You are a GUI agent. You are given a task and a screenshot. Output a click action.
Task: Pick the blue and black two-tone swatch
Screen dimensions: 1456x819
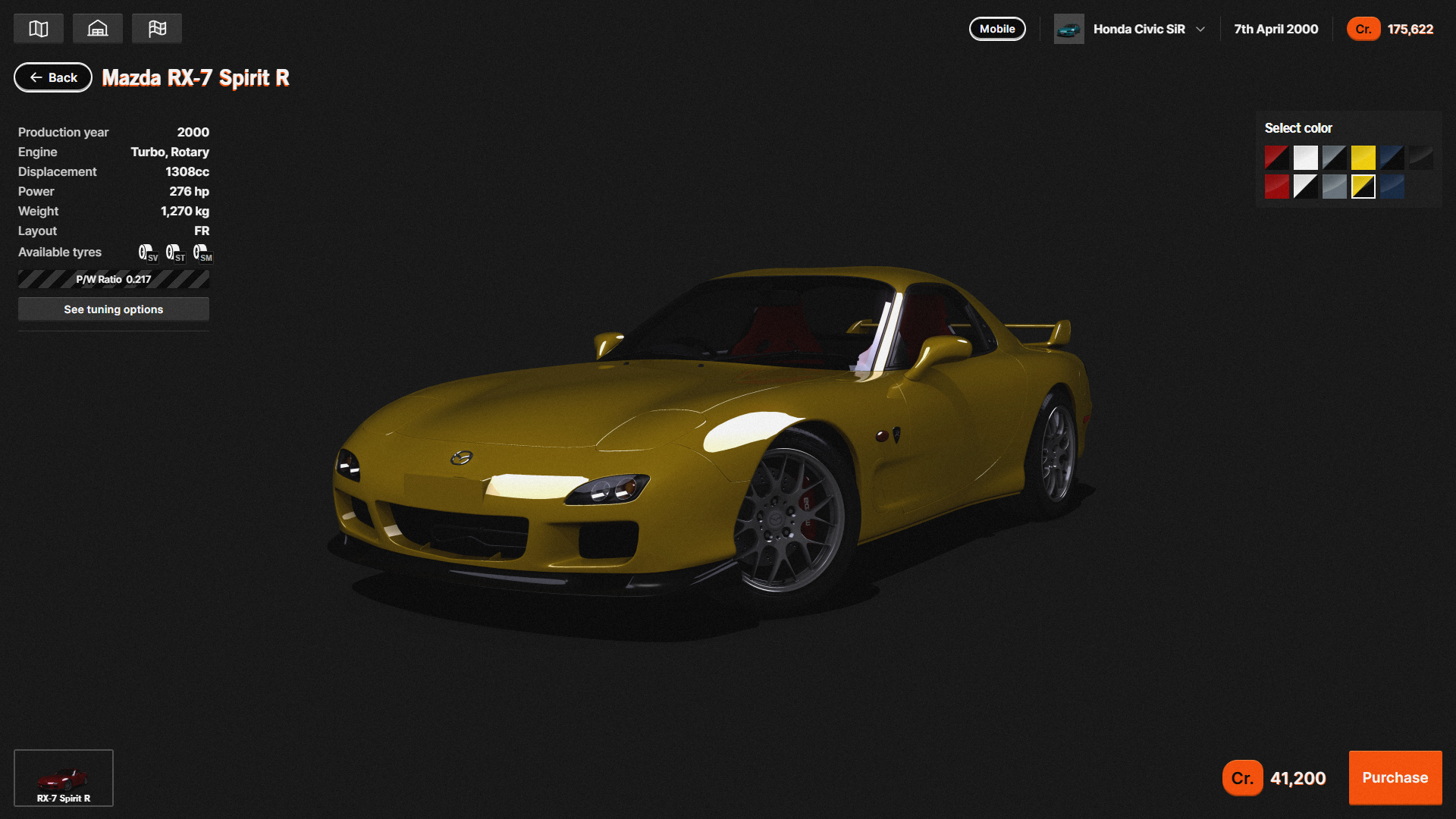pos(1392,158)
